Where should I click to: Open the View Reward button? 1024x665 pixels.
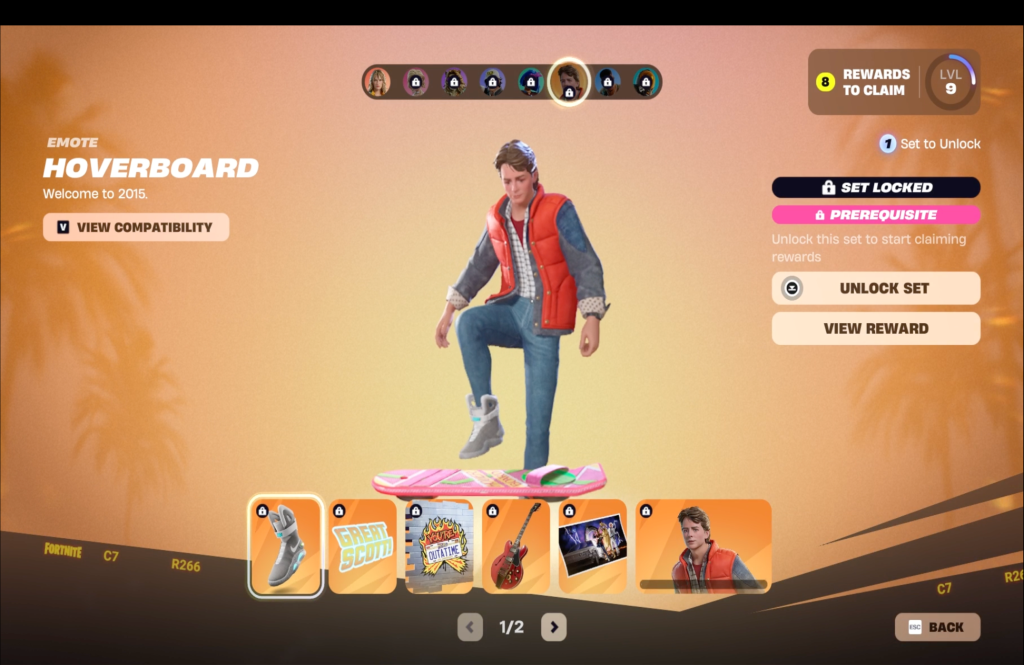click(x=875, y=328)
